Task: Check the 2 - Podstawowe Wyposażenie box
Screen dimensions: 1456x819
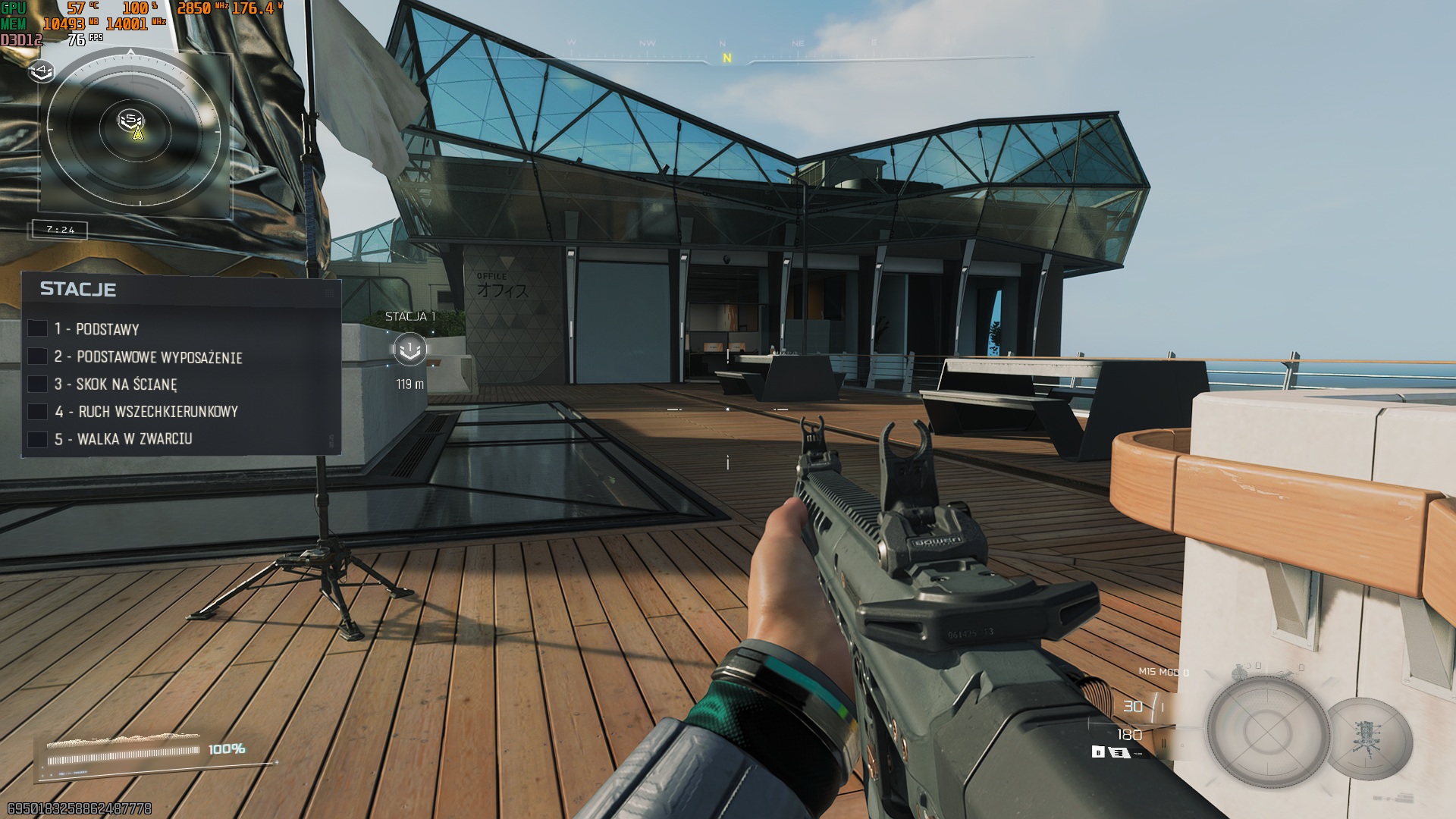Action: (37, 356)
